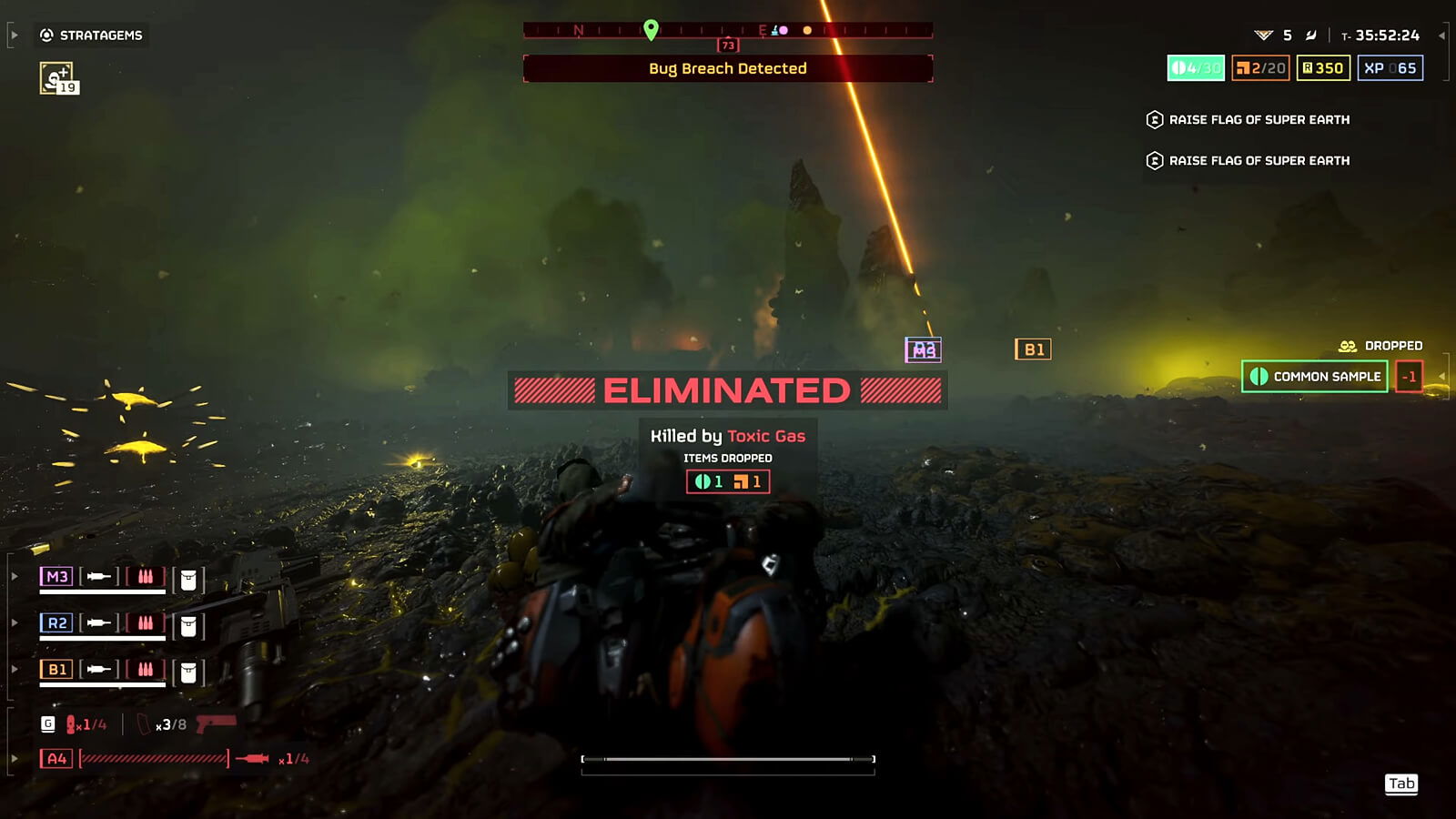The height and width of the screenshot is (819, 1456).
Task: Click the second RAISE FLAG OF SUPER EARTH objective
Action: tap(1259, 160)
